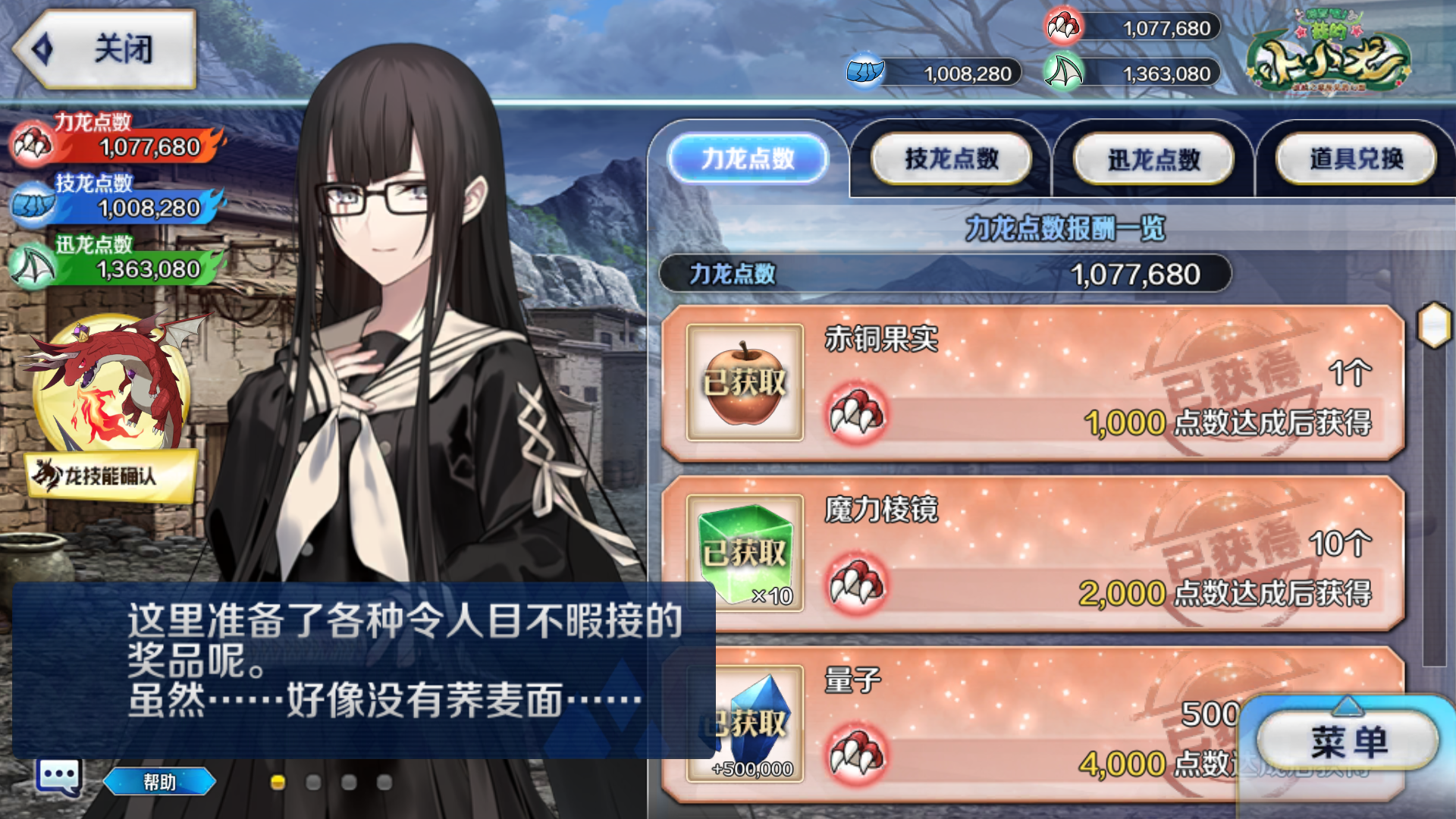Open the 道具兑换 tab

pyautogui.click(x=1355, y=158)
